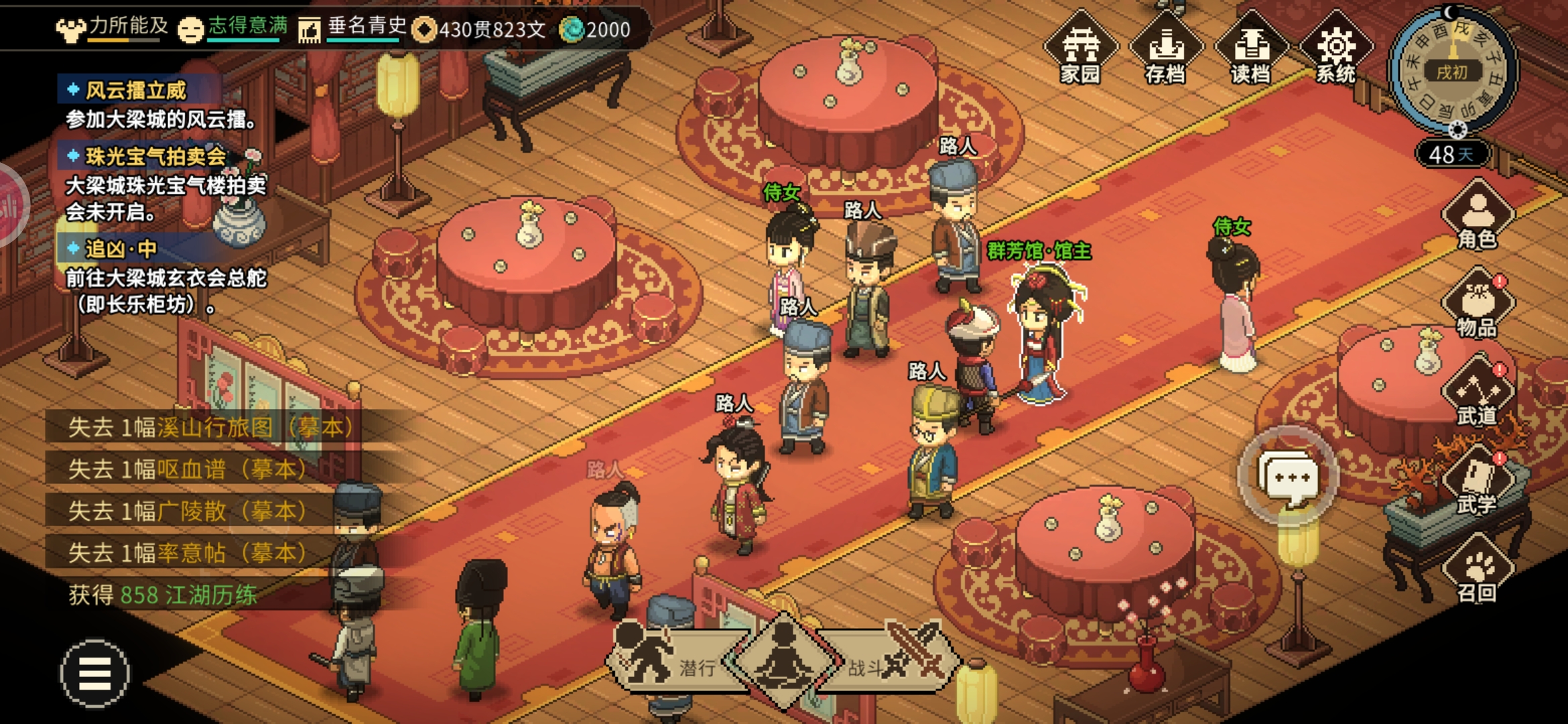Open the 武学 martial arts book

point(1477,481)
